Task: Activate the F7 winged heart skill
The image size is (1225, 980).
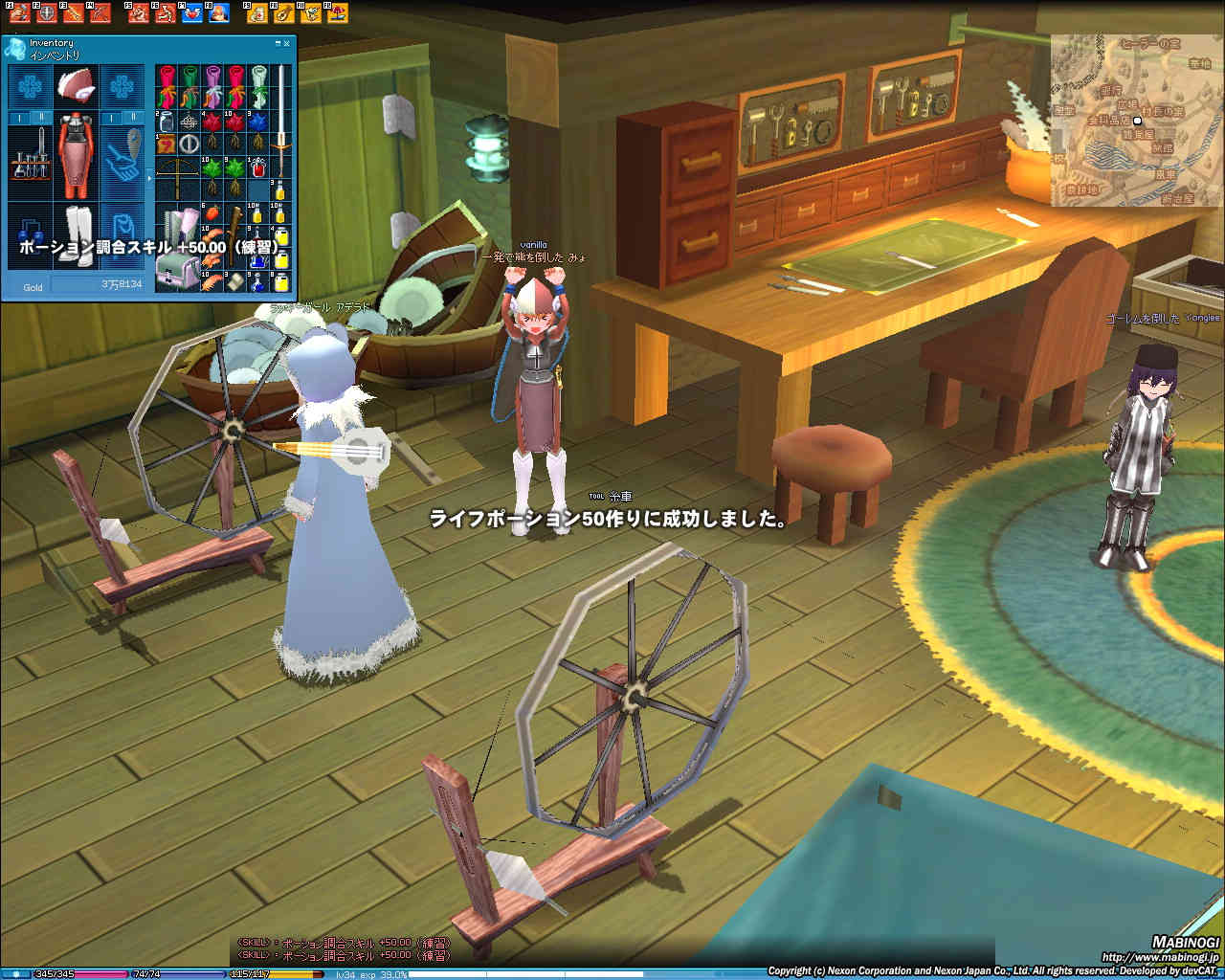Action: pyautogui.click(x=191, y=13)
